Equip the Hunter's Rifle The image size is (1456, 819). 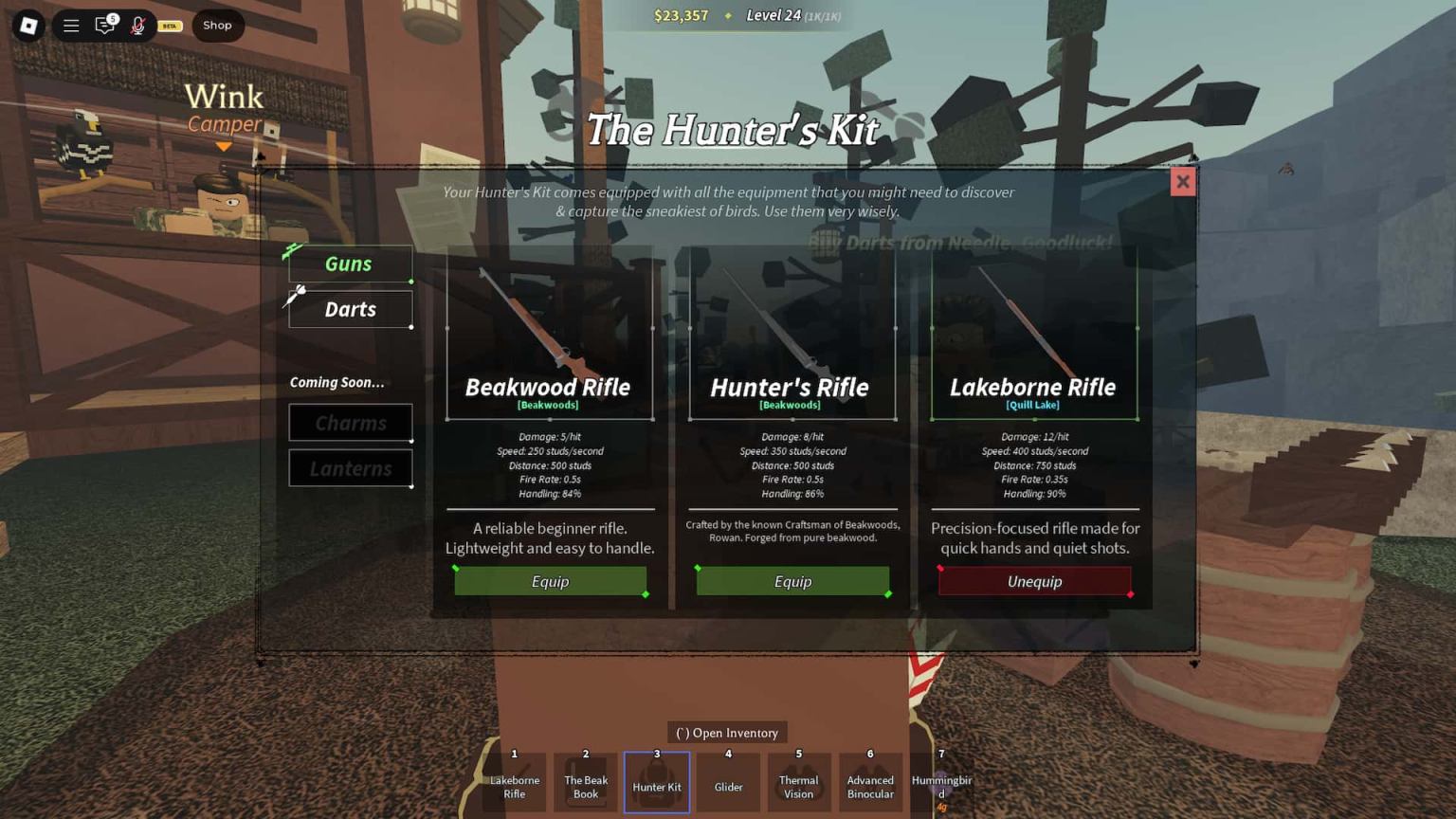point(792,580)
